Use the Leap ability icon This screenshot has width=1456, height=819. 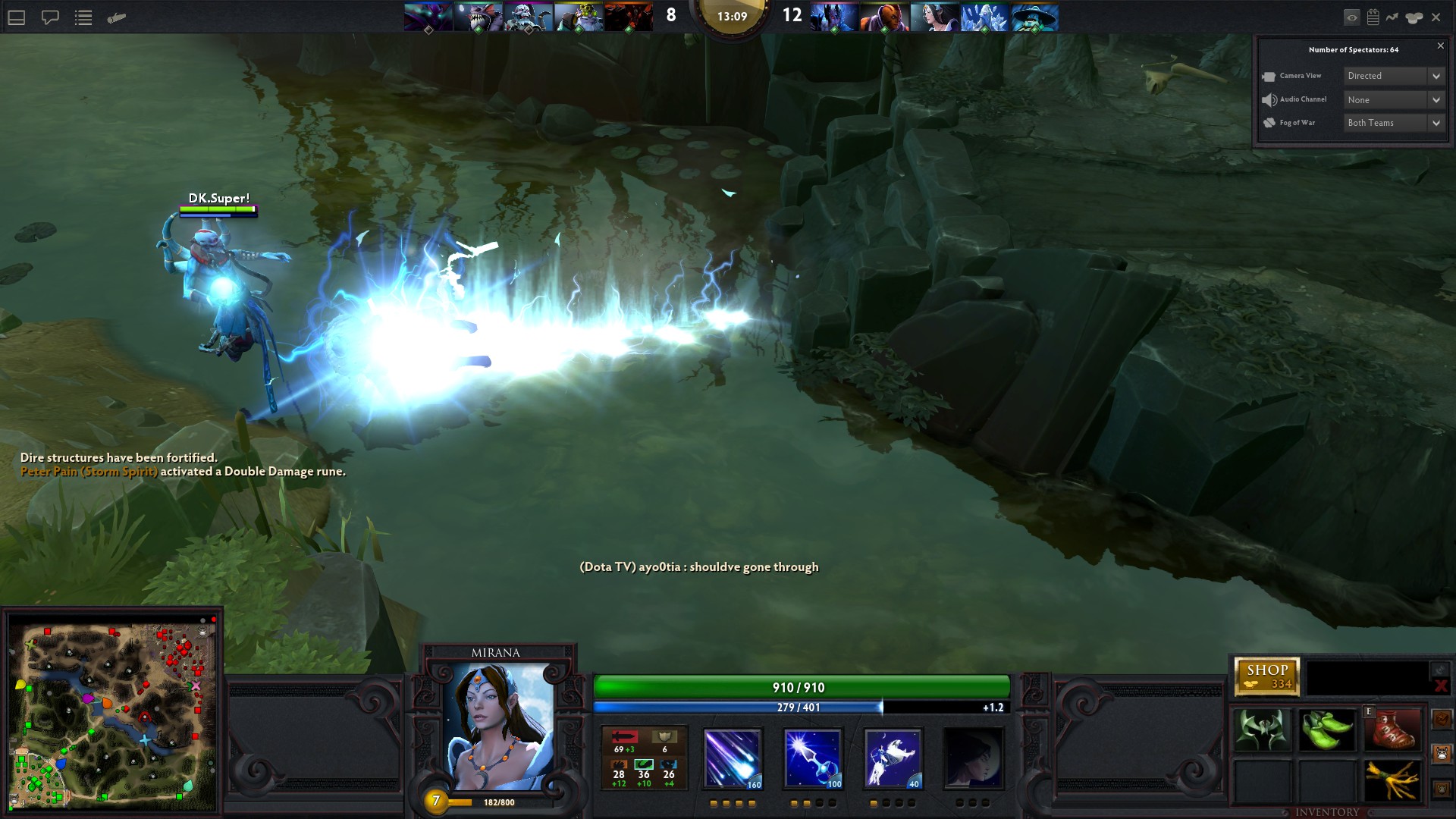point(893,758)
